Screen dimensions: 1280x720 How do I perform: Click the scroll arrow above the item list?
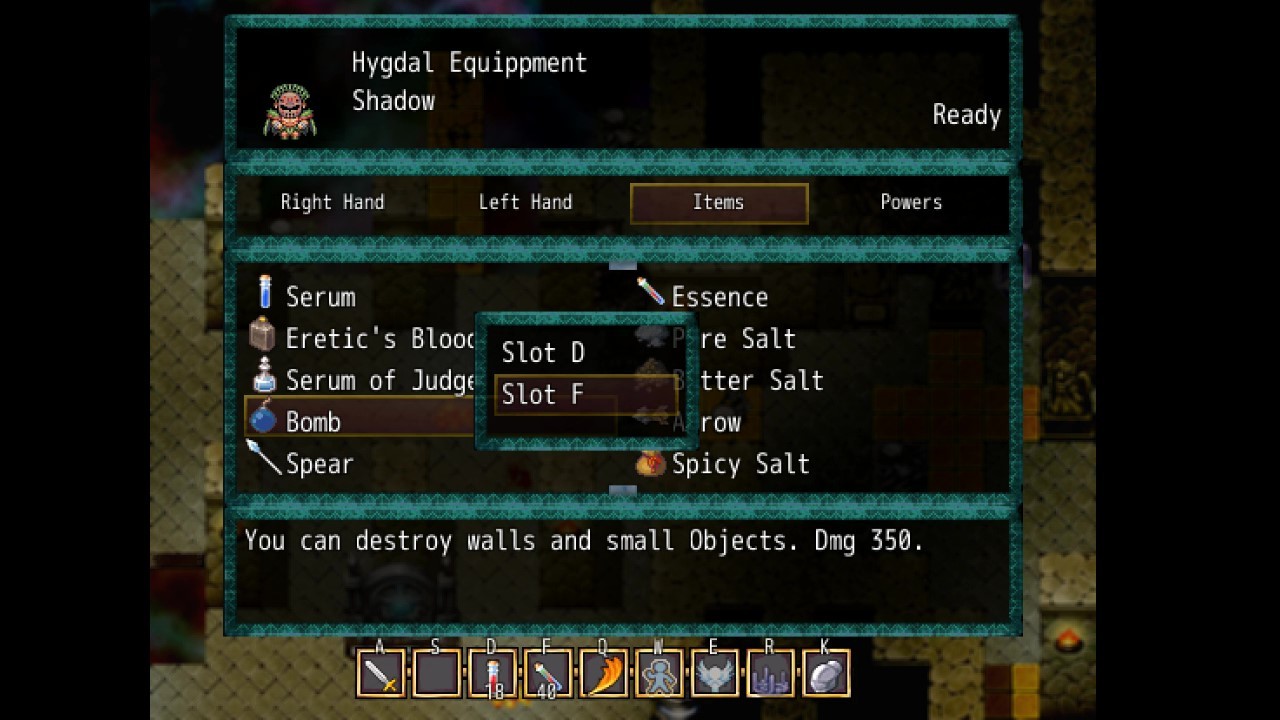pos(623,265)
